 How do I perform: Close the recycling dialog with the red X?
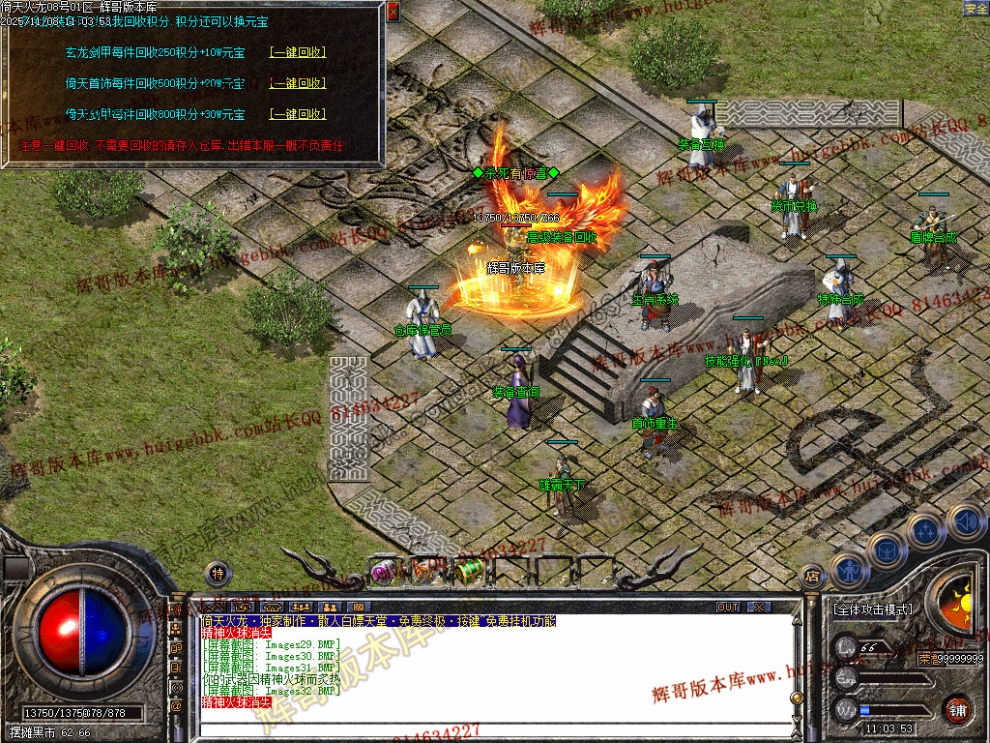tap(393, 12)
